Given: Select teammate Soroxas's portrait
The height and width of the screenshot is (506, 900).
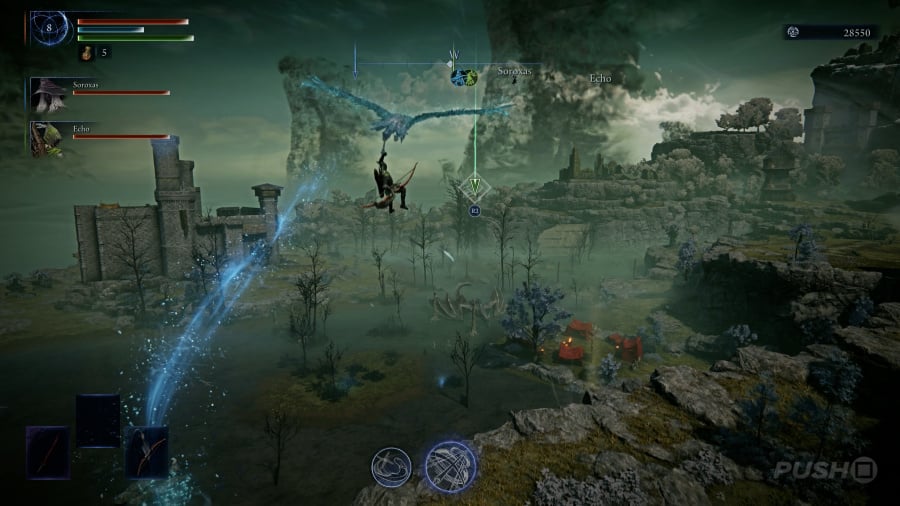Looking at the screenshot, I should [46, 94].
